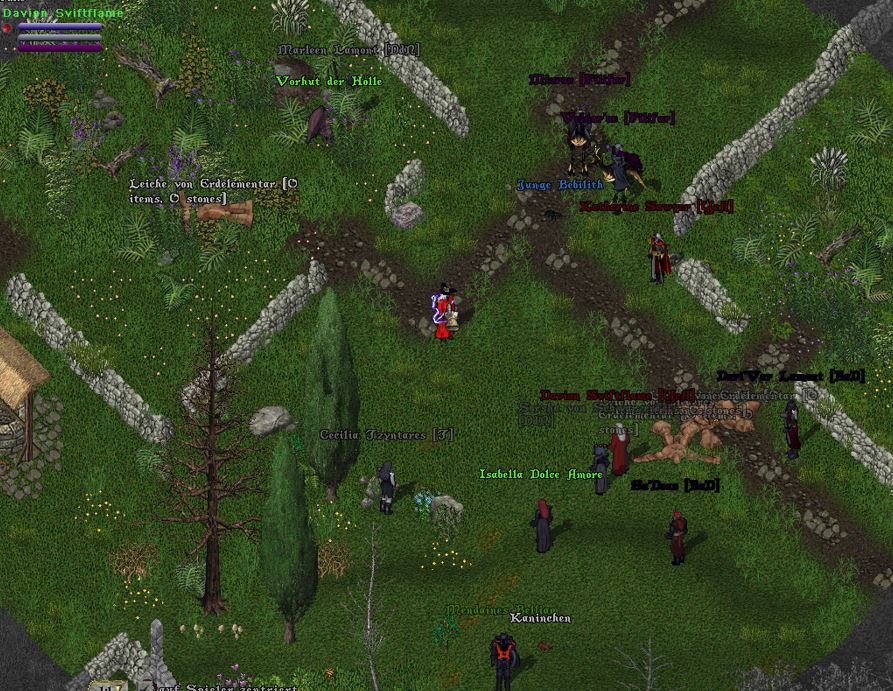The image size is (893, 691).
Task: Click the red gem on the status bar
Action: tap(7, 29)
